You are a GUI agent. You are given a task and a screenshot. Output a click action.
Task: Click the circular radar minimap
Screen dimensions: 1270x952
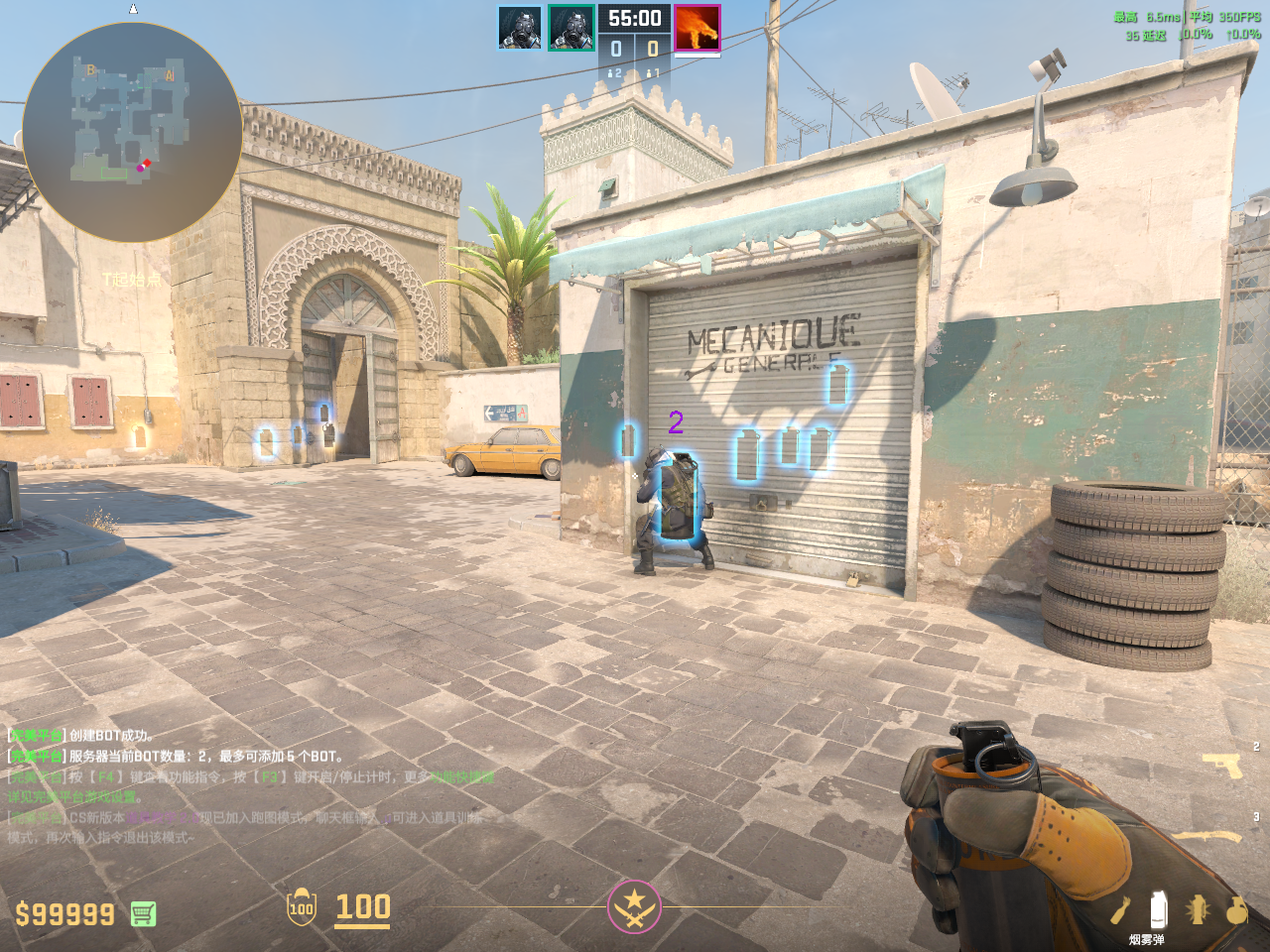[132, 132]
